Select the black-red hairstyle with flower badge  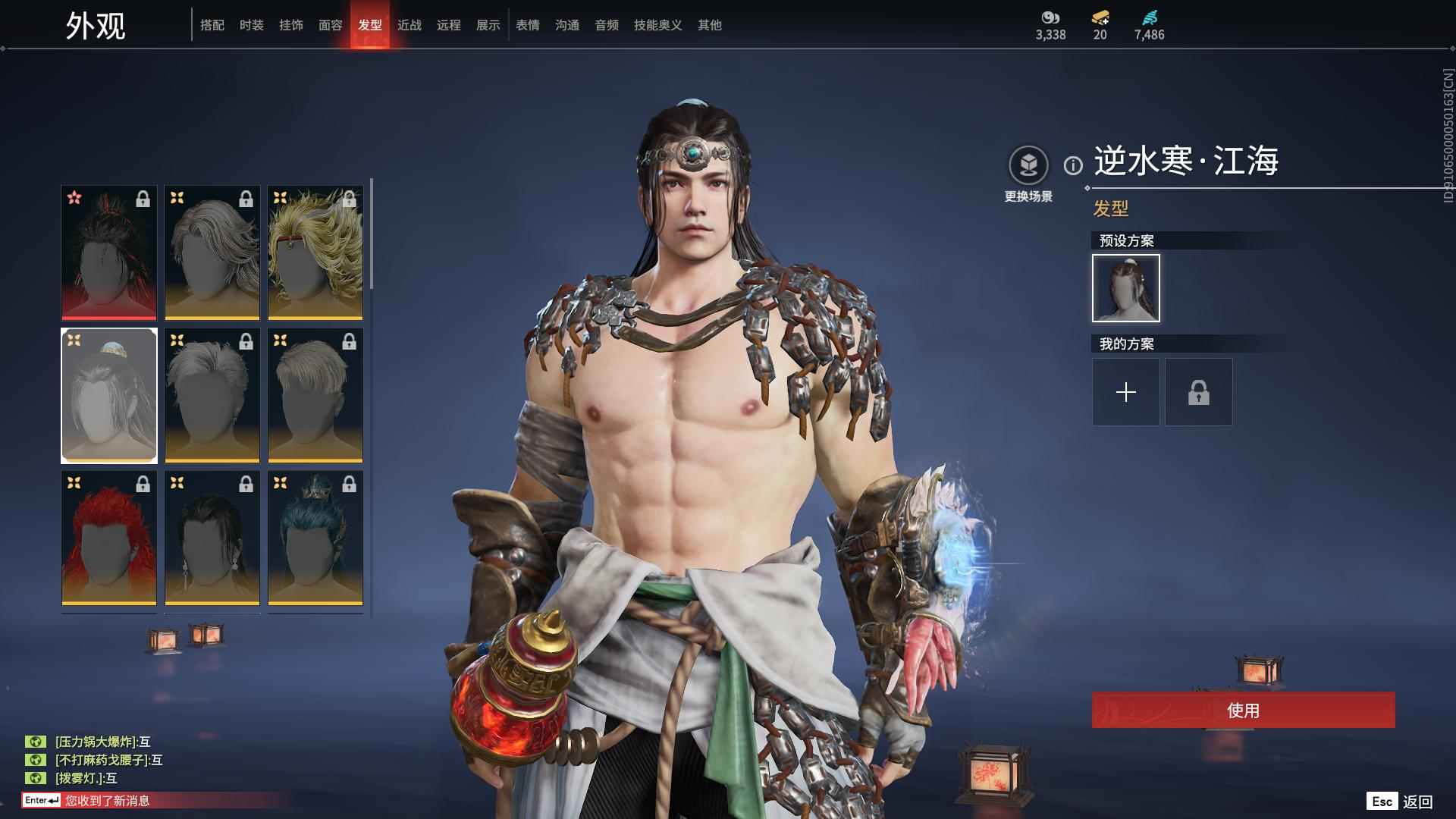(108, 253)
